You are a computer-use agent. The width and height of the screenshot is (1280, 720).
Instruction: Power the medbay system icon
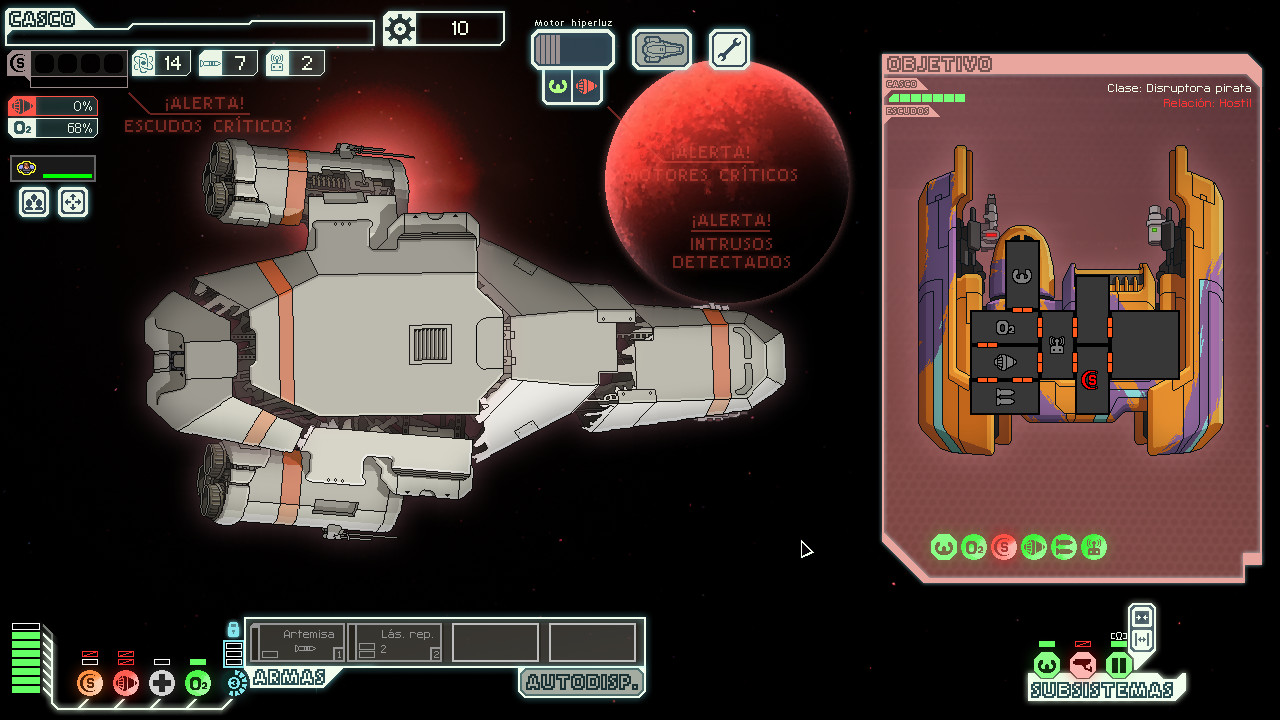pos(162,683)
